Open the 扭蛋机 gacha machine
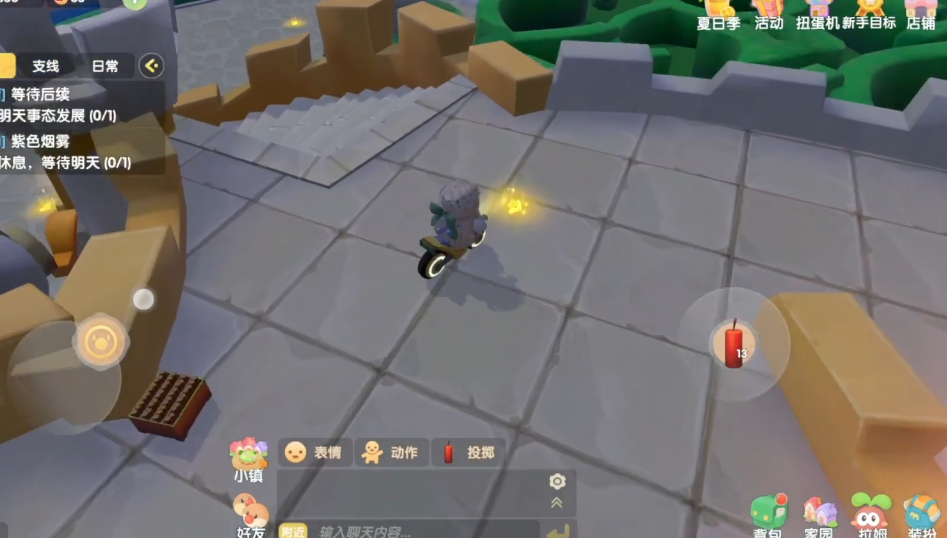Viewport: 947px width, 538px height. pyautogui.click(x=816, y=15)
